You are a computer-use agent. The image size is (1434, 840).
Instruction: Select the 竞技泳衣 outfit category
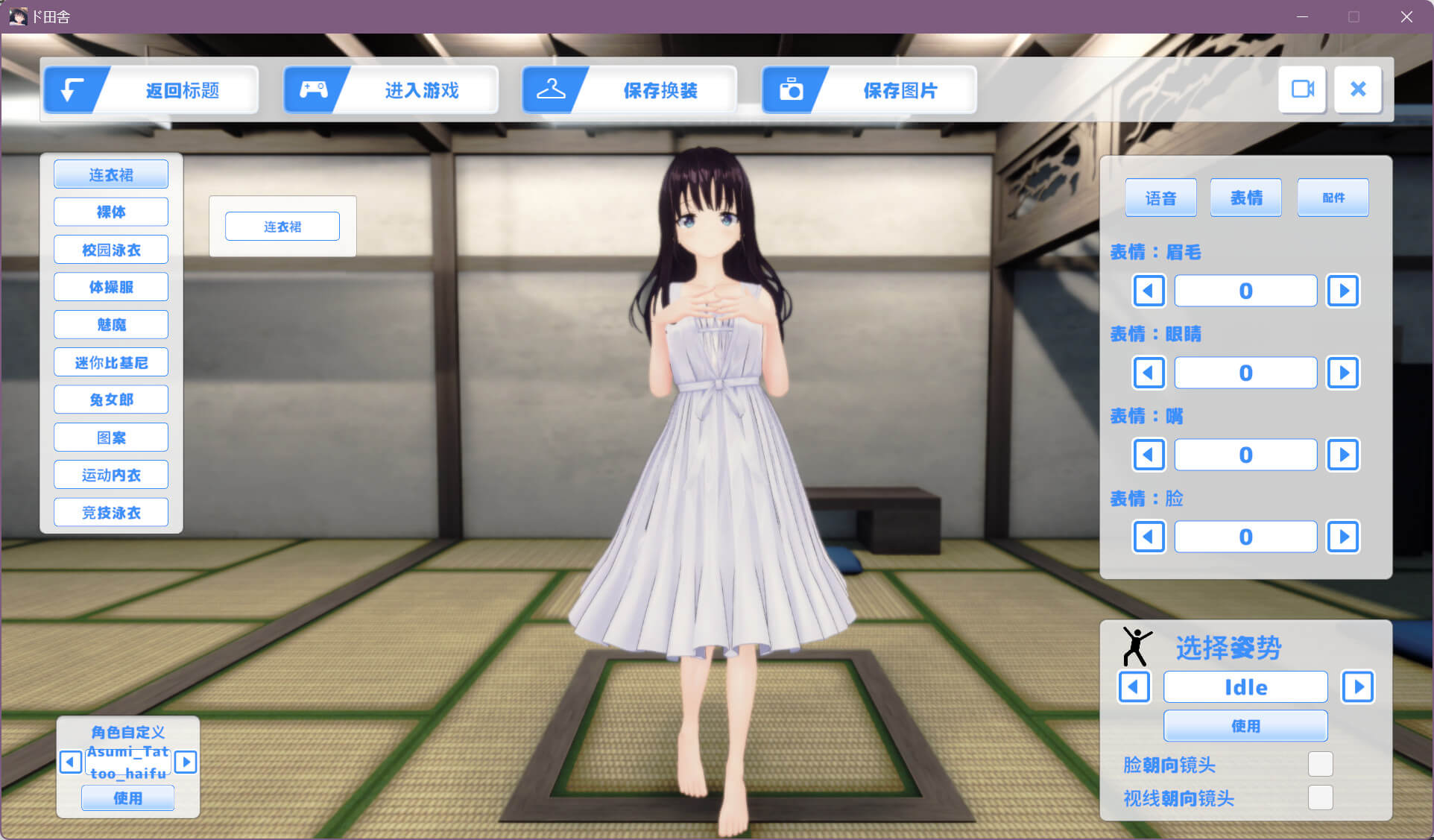coord(111,512)
